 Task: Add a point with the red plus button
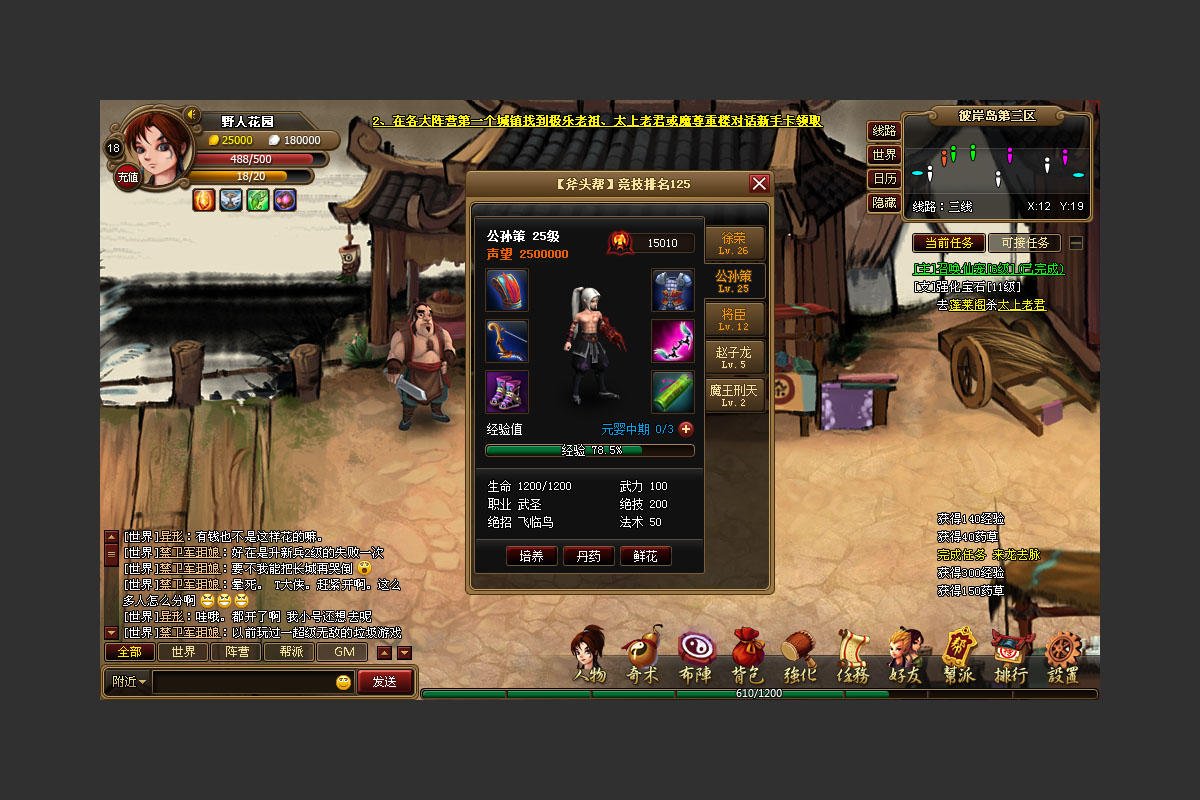(686, 429)
